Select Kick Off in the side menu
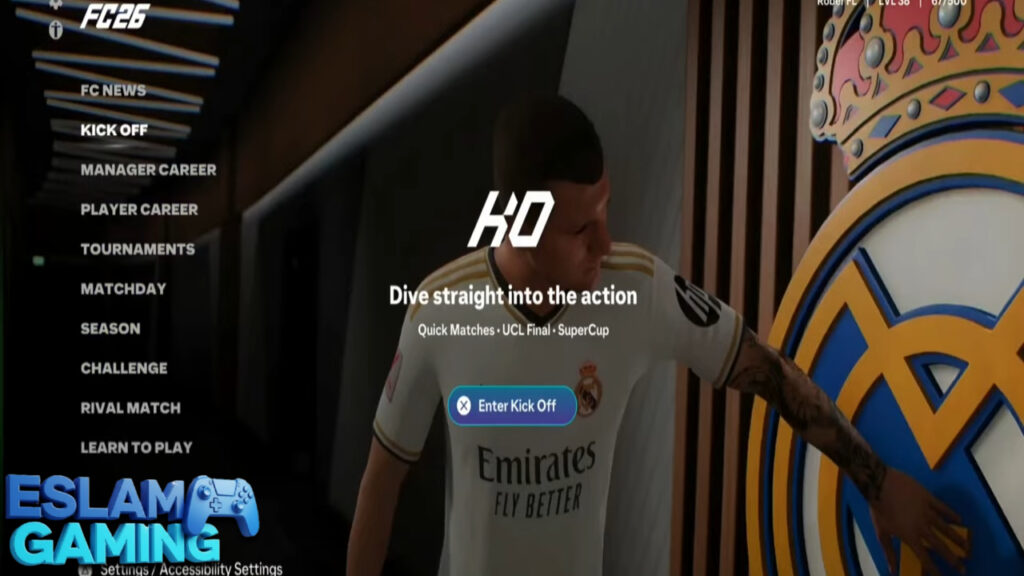The width and height of the screenshot is (1024, 576). [114, 130]
